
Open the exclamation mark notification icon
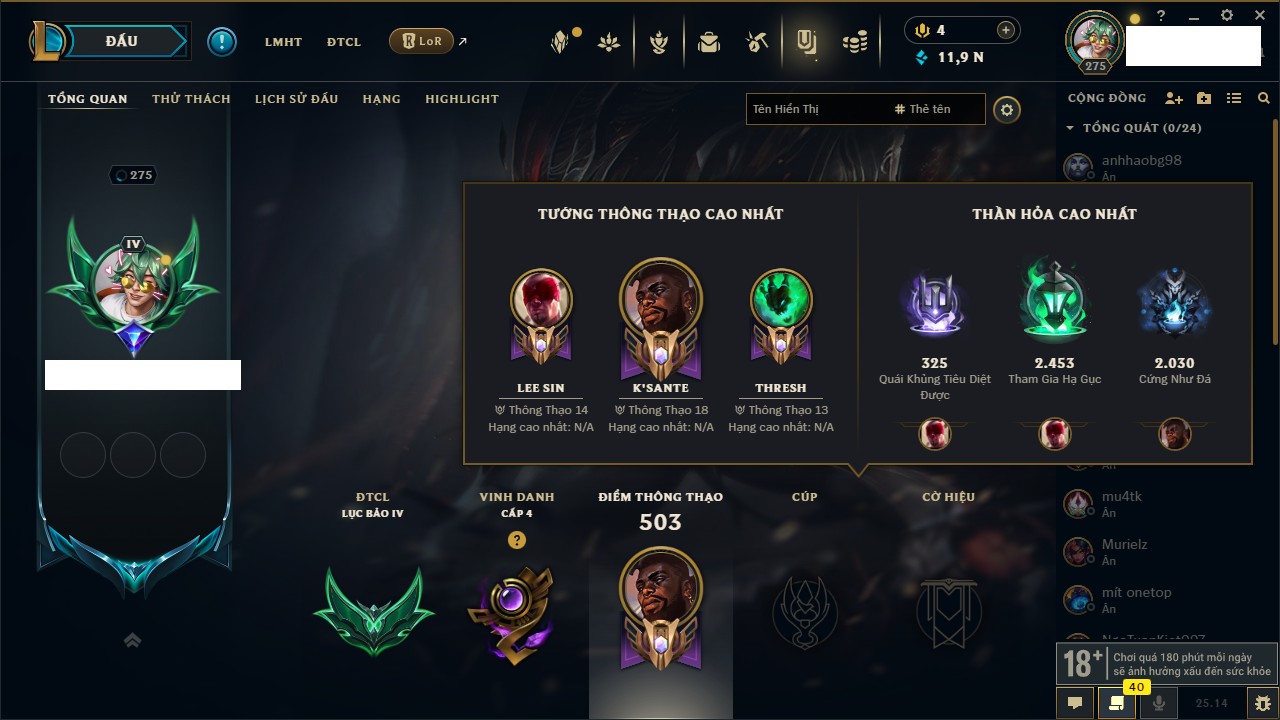(222, 41)
